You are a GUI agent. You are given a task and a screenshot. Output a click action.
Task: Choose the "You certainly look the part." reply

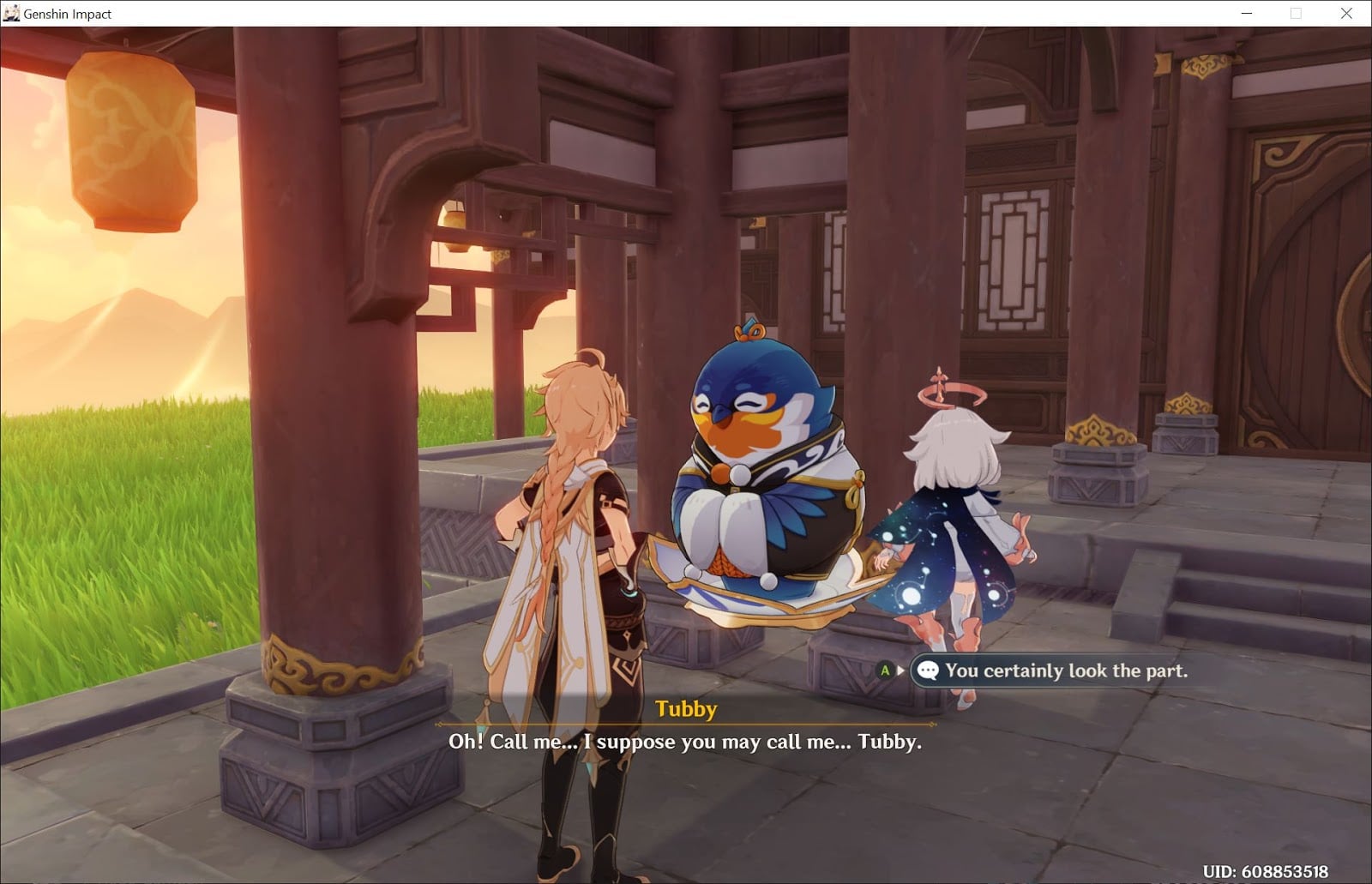click(x=1065, y=671)
